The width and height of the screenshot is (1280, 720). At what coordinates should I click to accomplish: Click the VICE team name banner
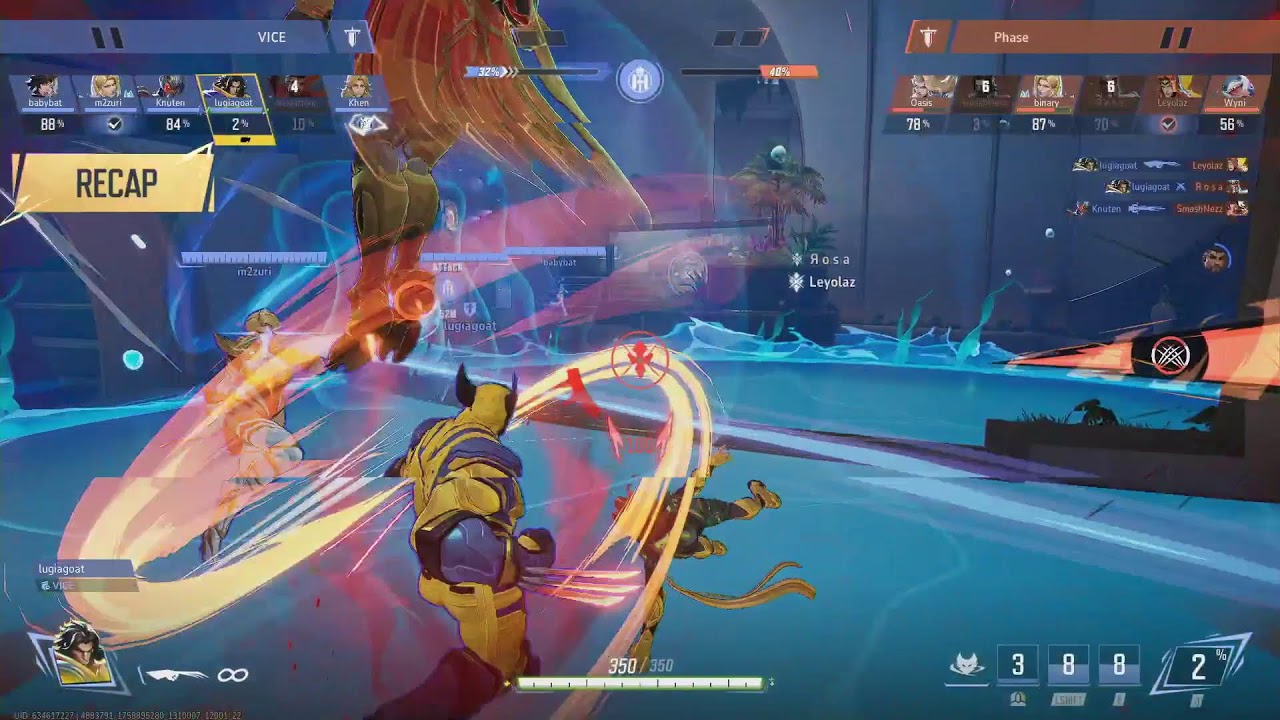[x=271, y=38]
